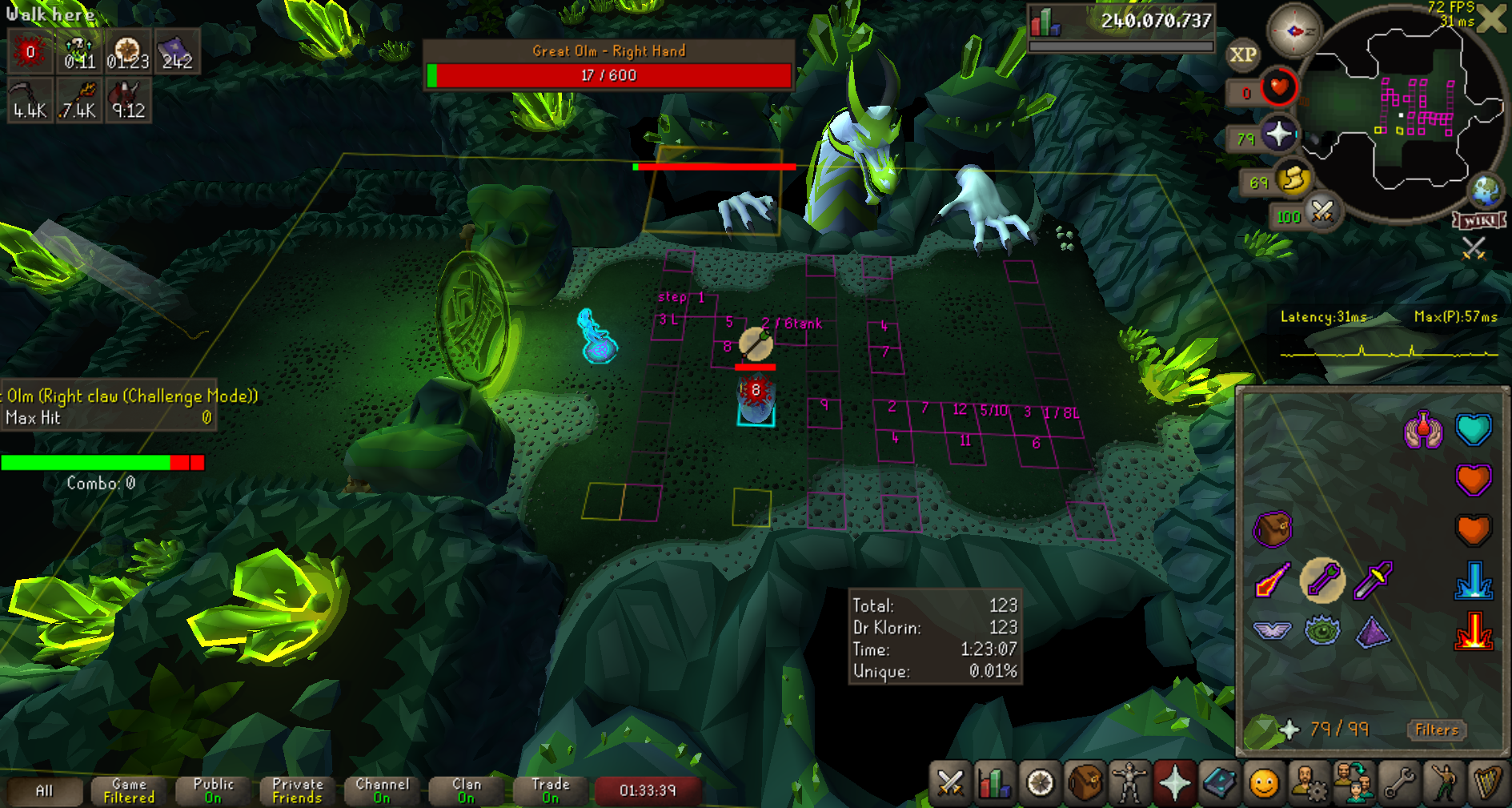The height and width of the screenshot is (808, 1512).
Task: Select the green eye prayer icon
Action: [x=1322, y=630]
